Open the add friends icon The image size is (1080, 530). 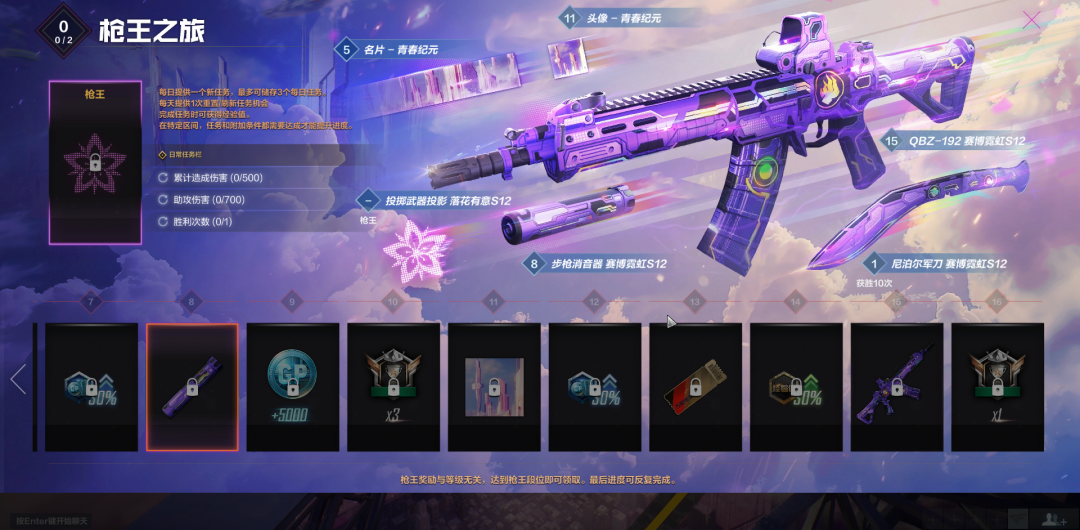[x=1051, y=518]
